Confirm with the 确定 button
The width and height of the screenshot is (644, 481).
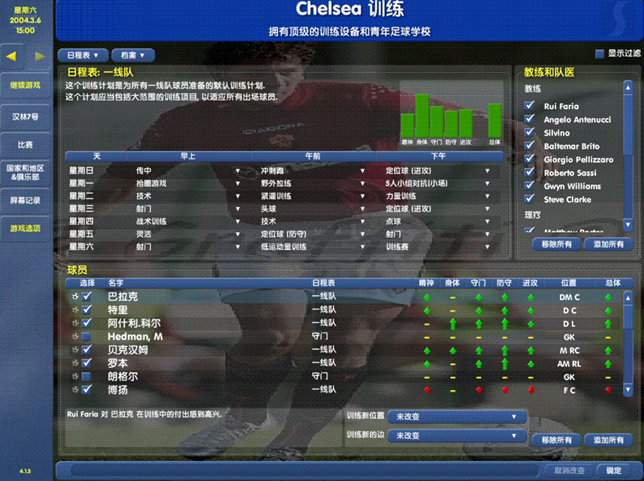click(x=613, y=470)
